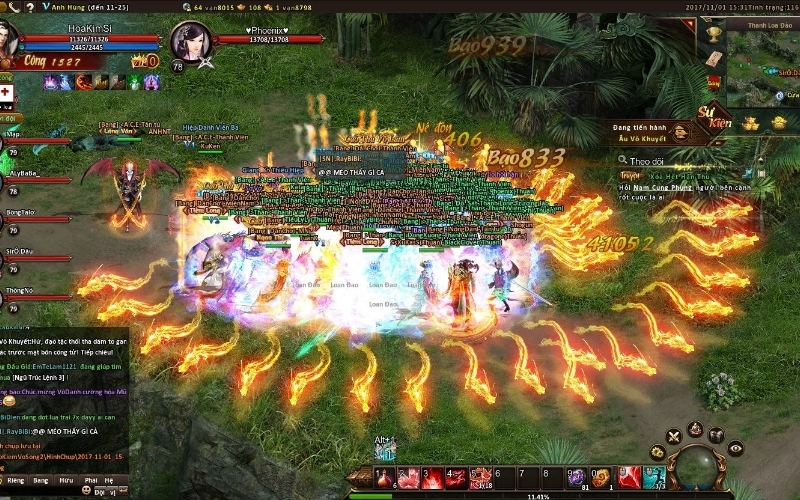This screenshot has width=800, height=500.
Task: Click the Truyện quest tag in tracker
Action: [630, 175]
